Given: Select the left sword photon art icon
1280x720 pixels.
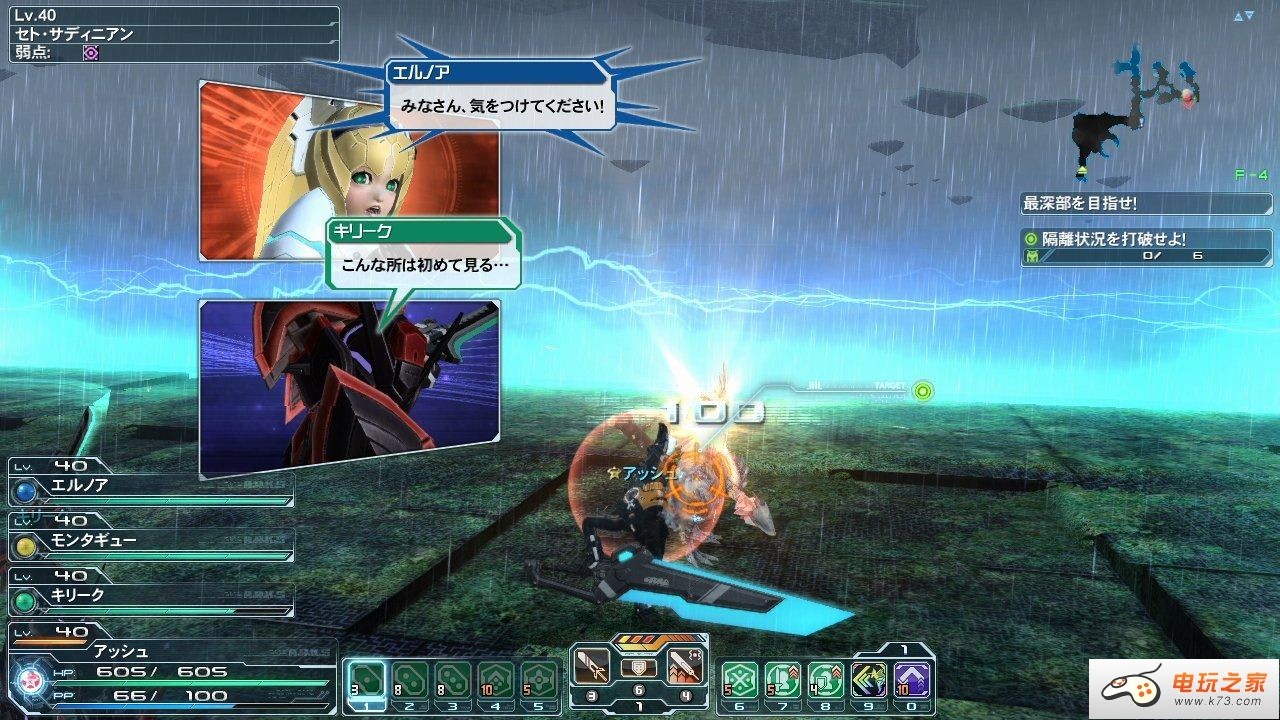Looking at the screenshot, I should [x=592, y=666].
